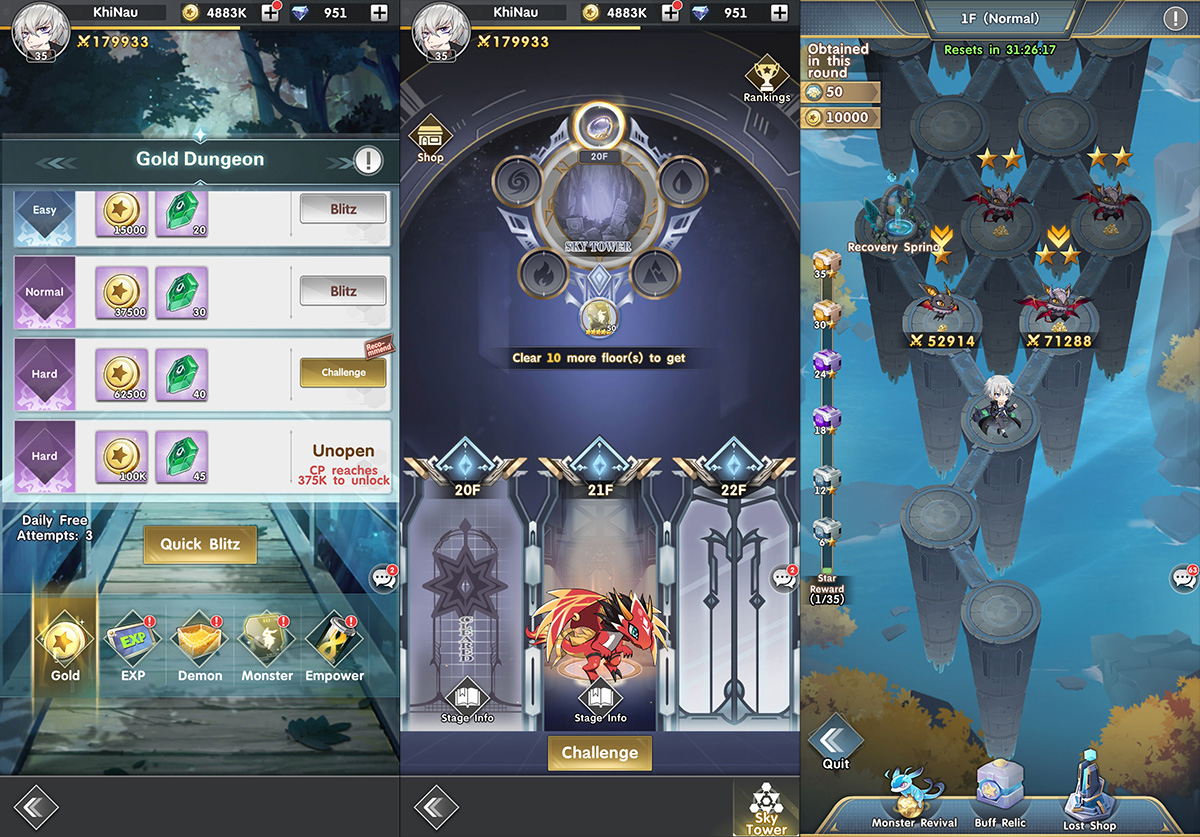Screen dimensions: 1200x837
Task: Visit the Lost Shop
Action: point(1089,796)
